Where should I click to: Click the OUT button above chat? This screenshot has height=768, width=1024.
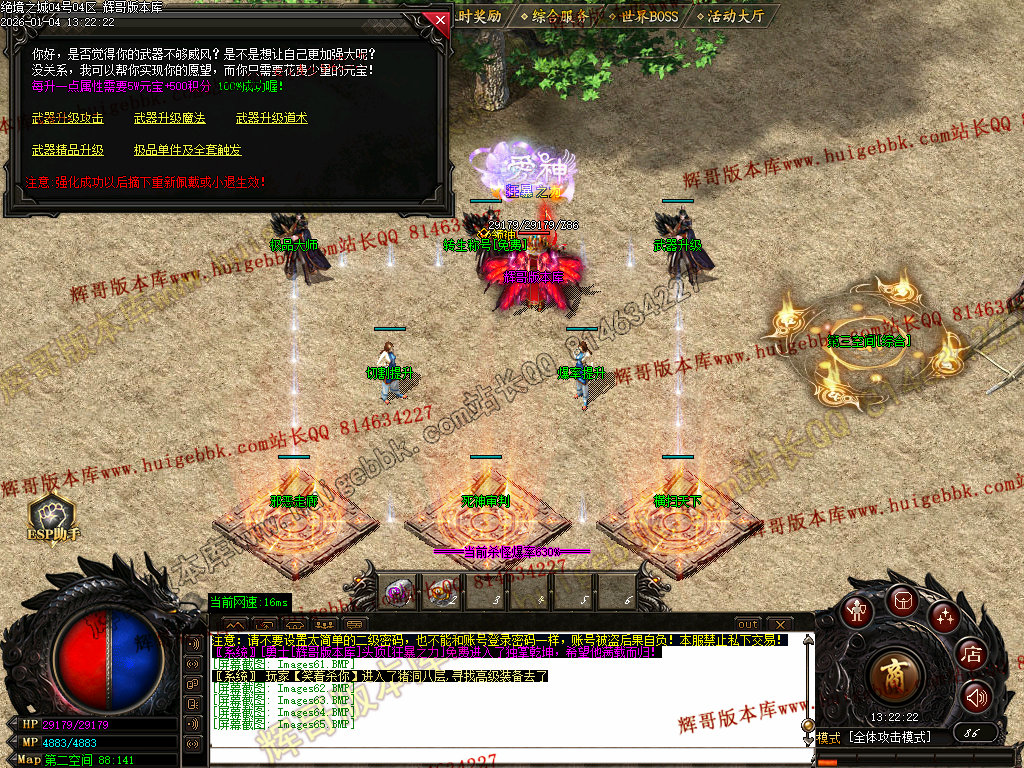point(748,625)
